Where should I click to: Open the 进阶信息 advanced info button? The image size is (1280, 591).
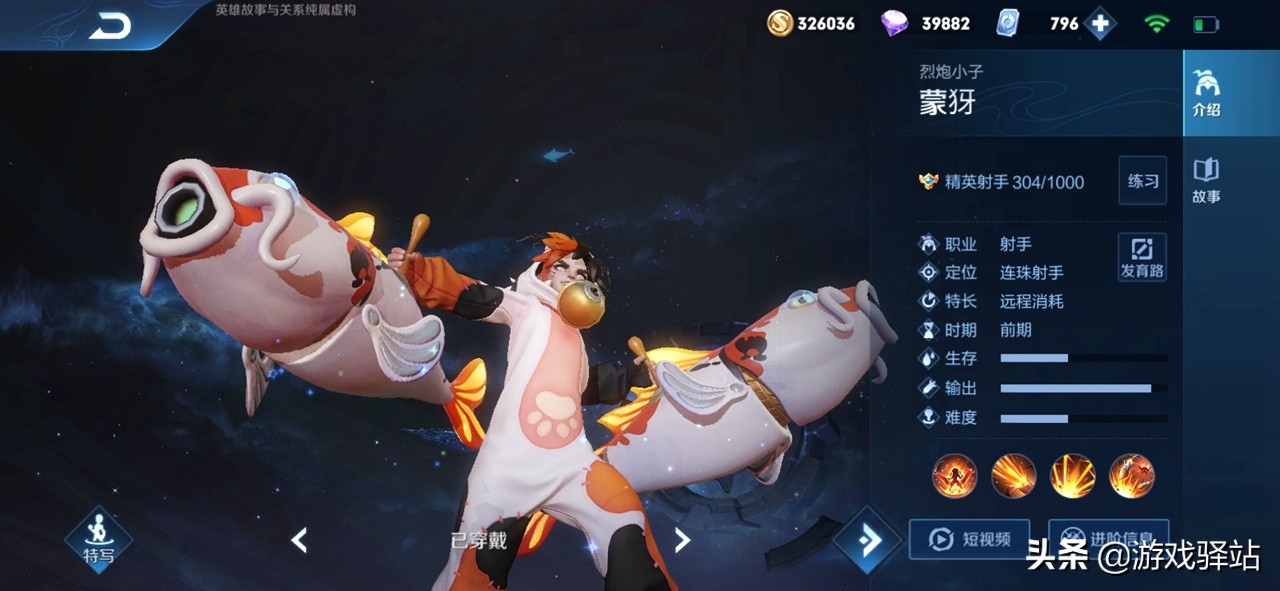[1108, 537]
